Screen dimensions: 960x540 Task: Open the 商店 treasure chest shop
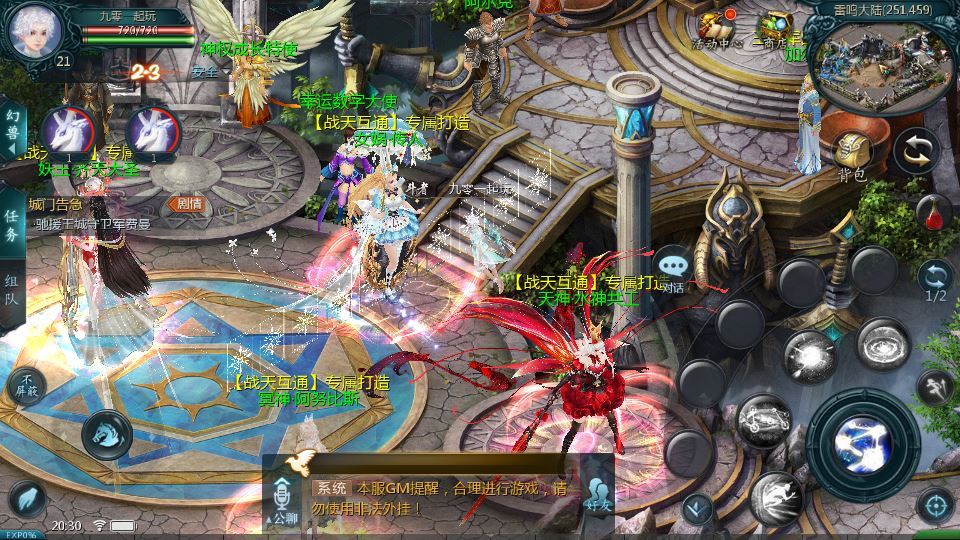click(x=772, y=27)
